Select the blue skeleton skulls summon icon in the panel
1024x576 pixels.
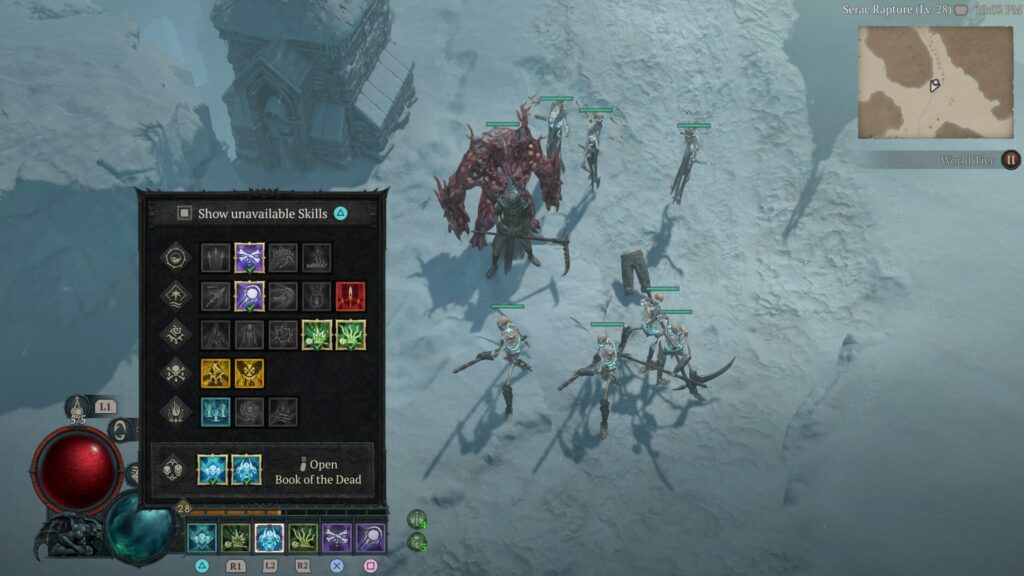(x=214, y=469)
